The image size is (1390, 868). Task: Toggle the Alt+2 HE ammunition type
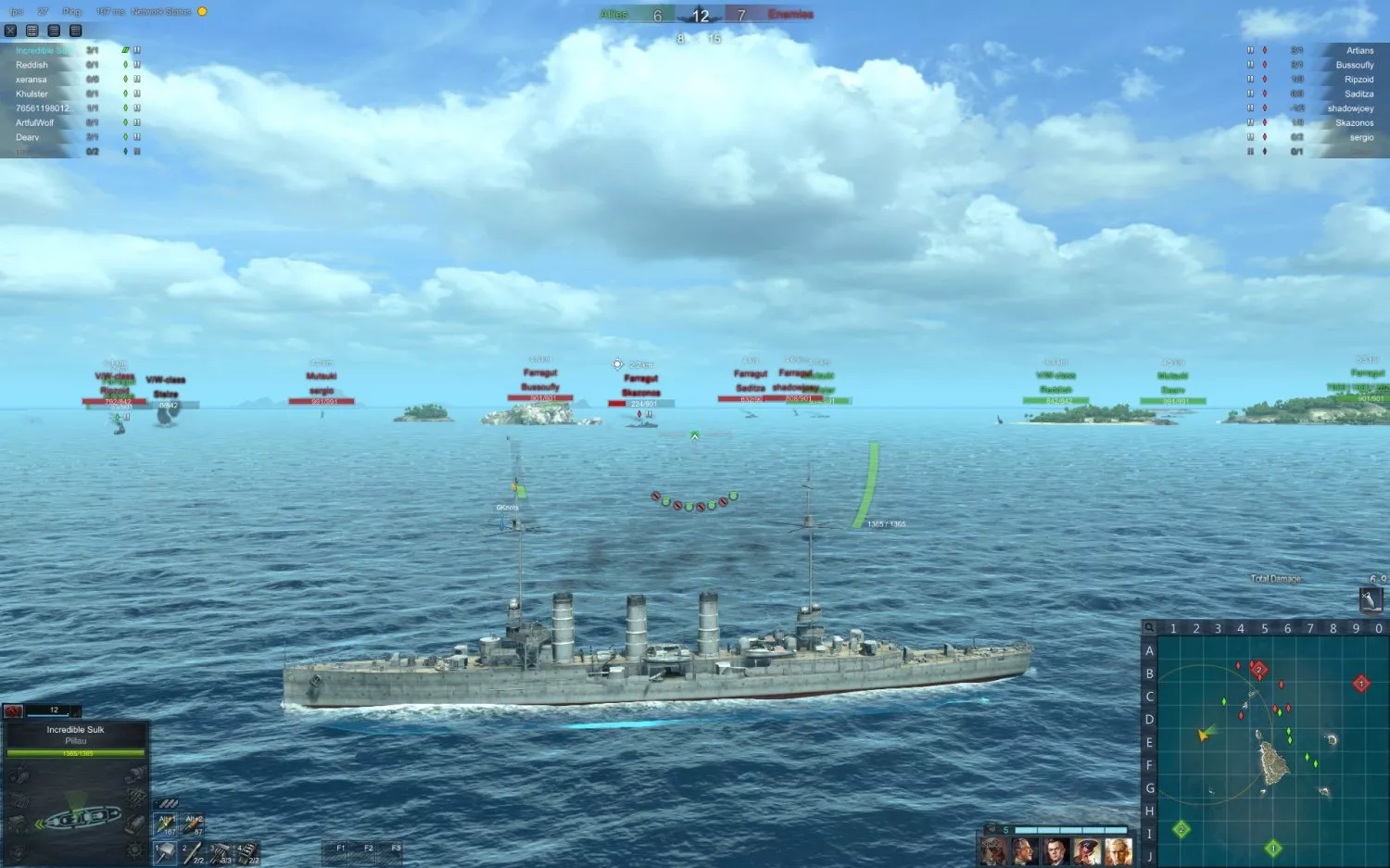(x=194, y=824)
